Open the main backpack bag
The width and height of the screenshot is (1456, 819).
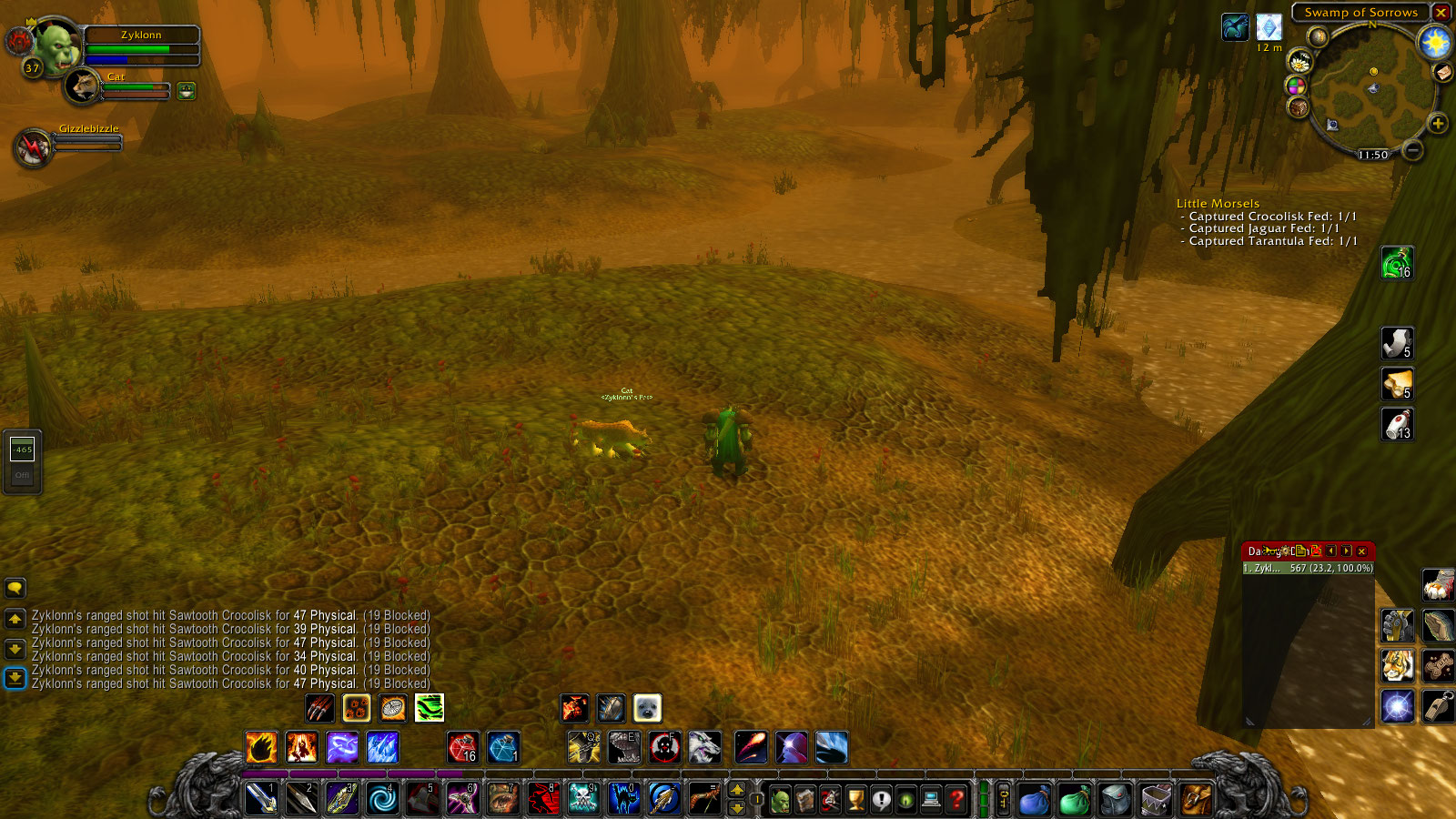click(1196, 799)
